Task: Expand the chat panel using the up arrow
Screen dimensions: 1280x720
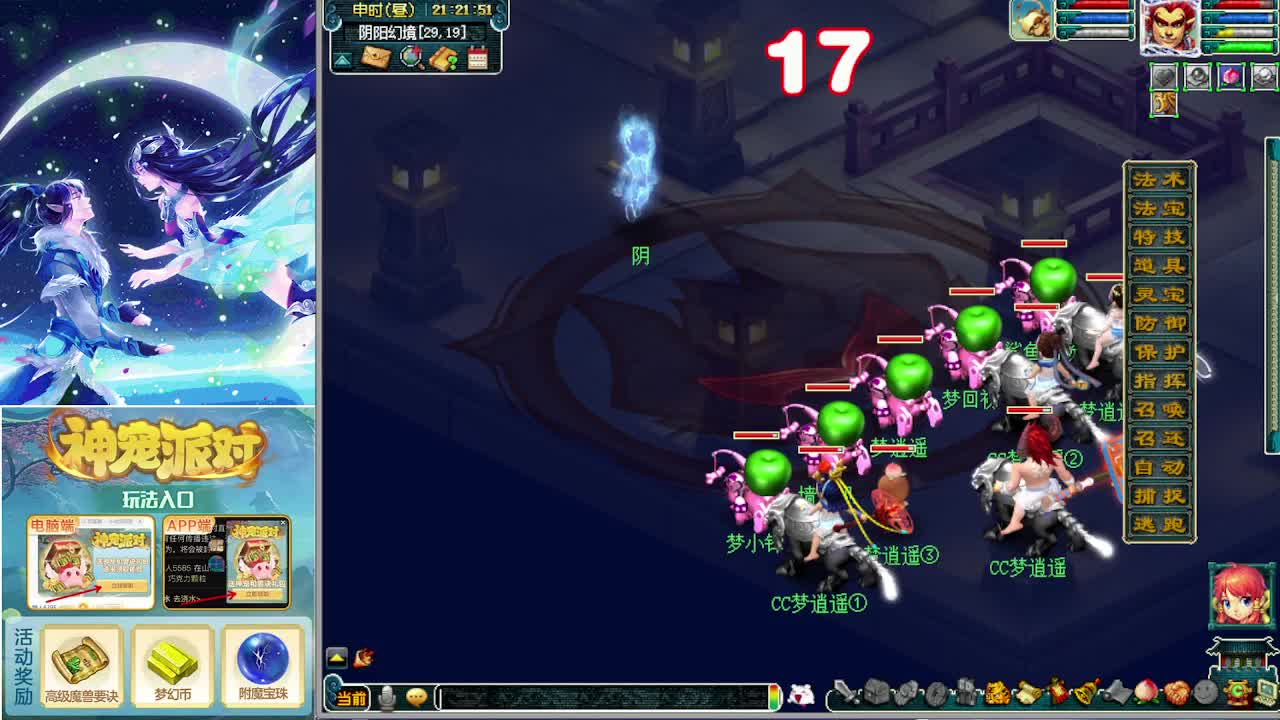Action: point(338,656)
